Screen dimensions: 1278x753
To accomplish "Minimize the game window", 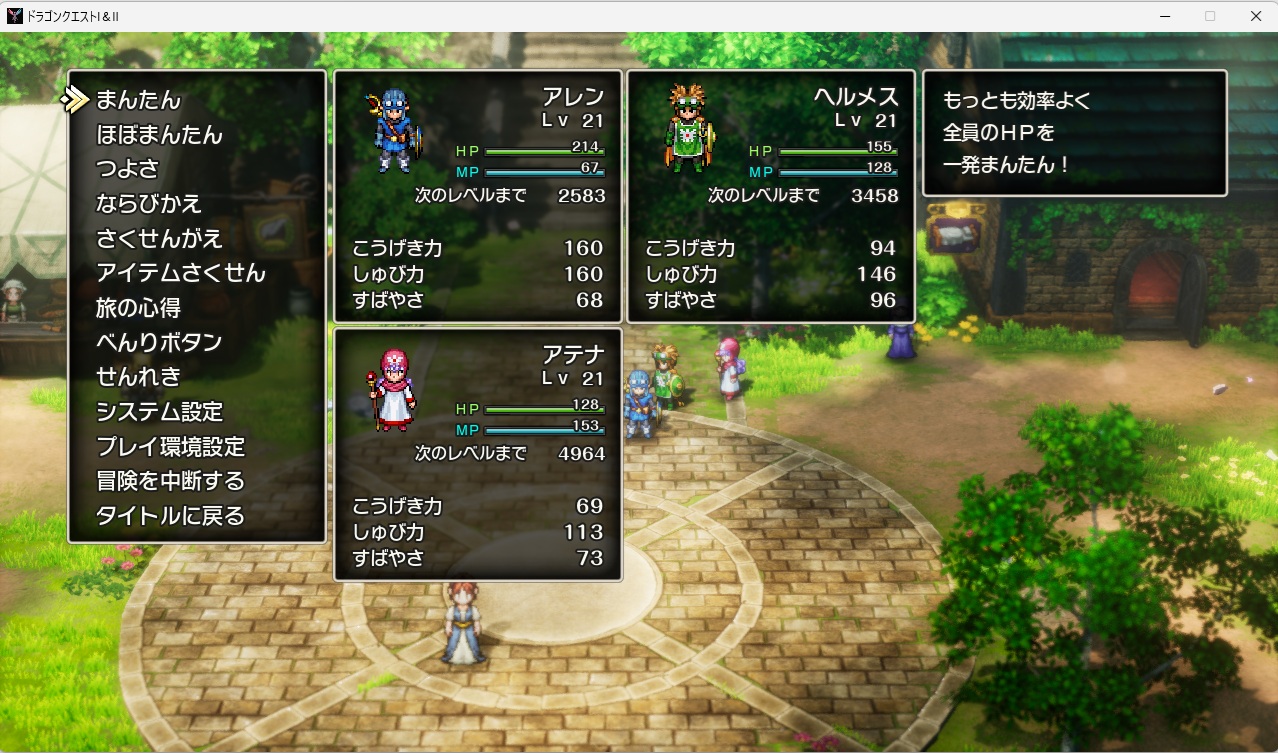I will pyautogui.click(x=1166, y=16).
